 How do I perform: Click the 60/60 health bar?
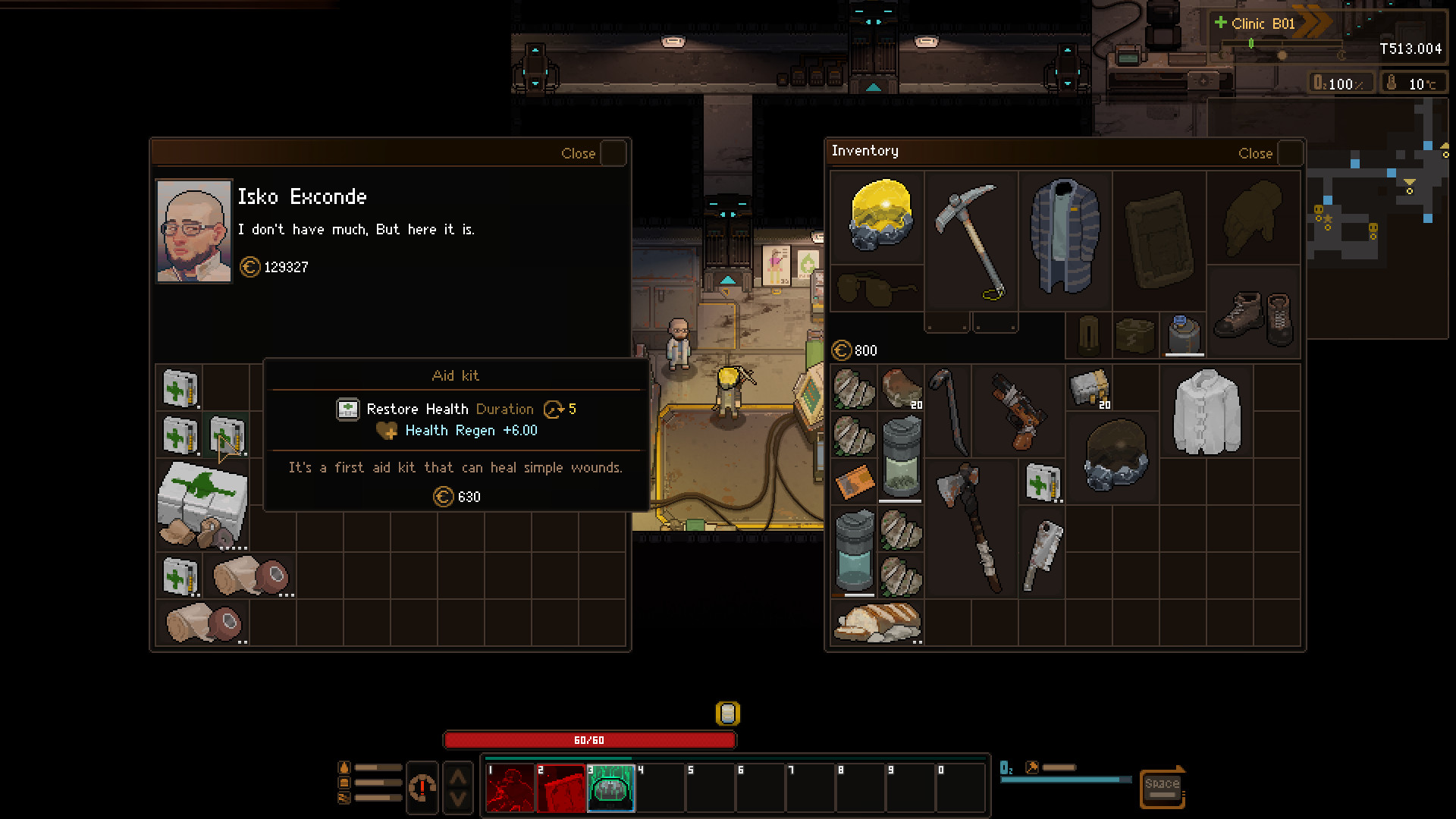[x=591, y=739]
